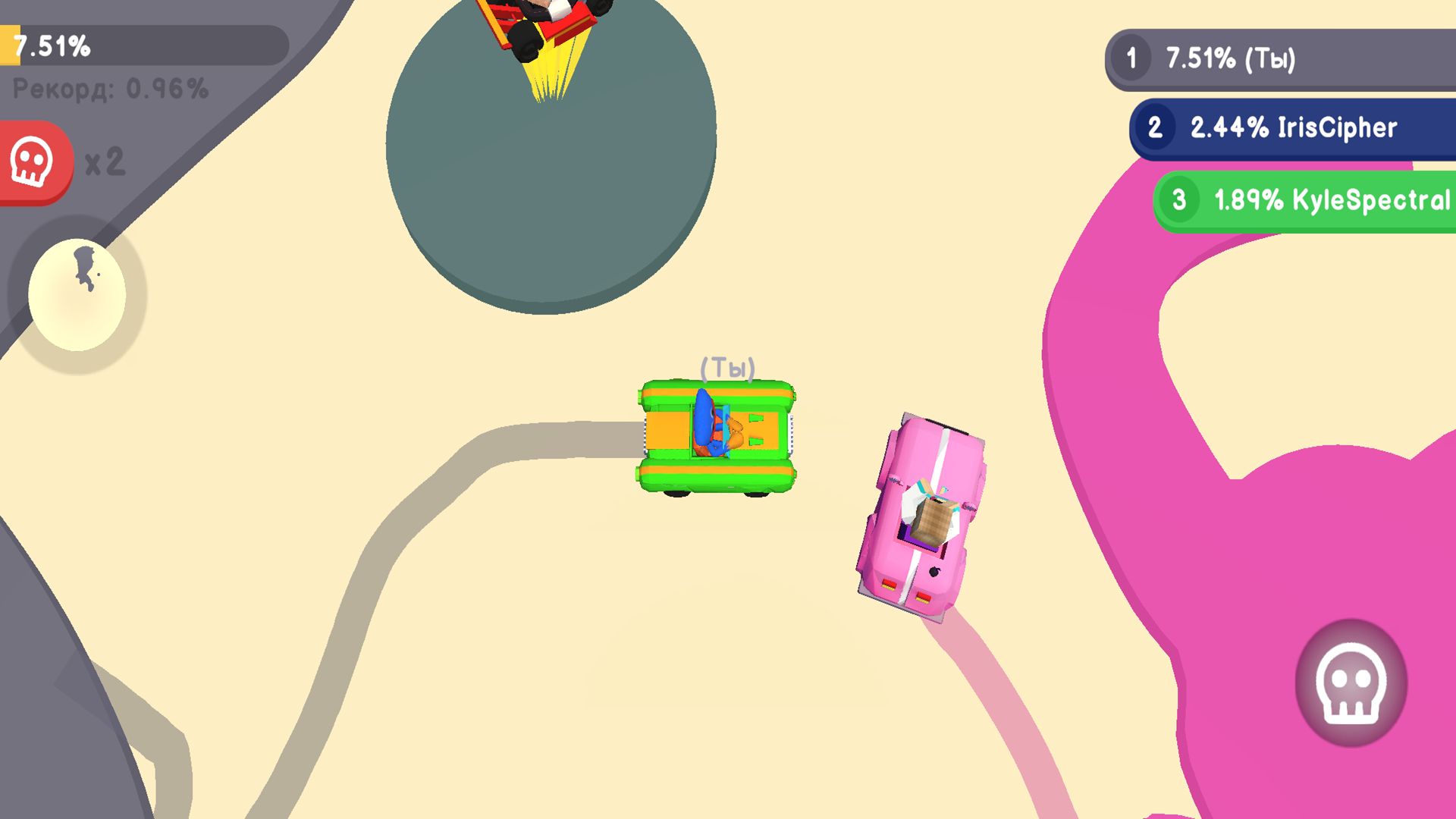Tap the skull icon inside the red badge
This screenshot has width=1456, height=819.
32,162
